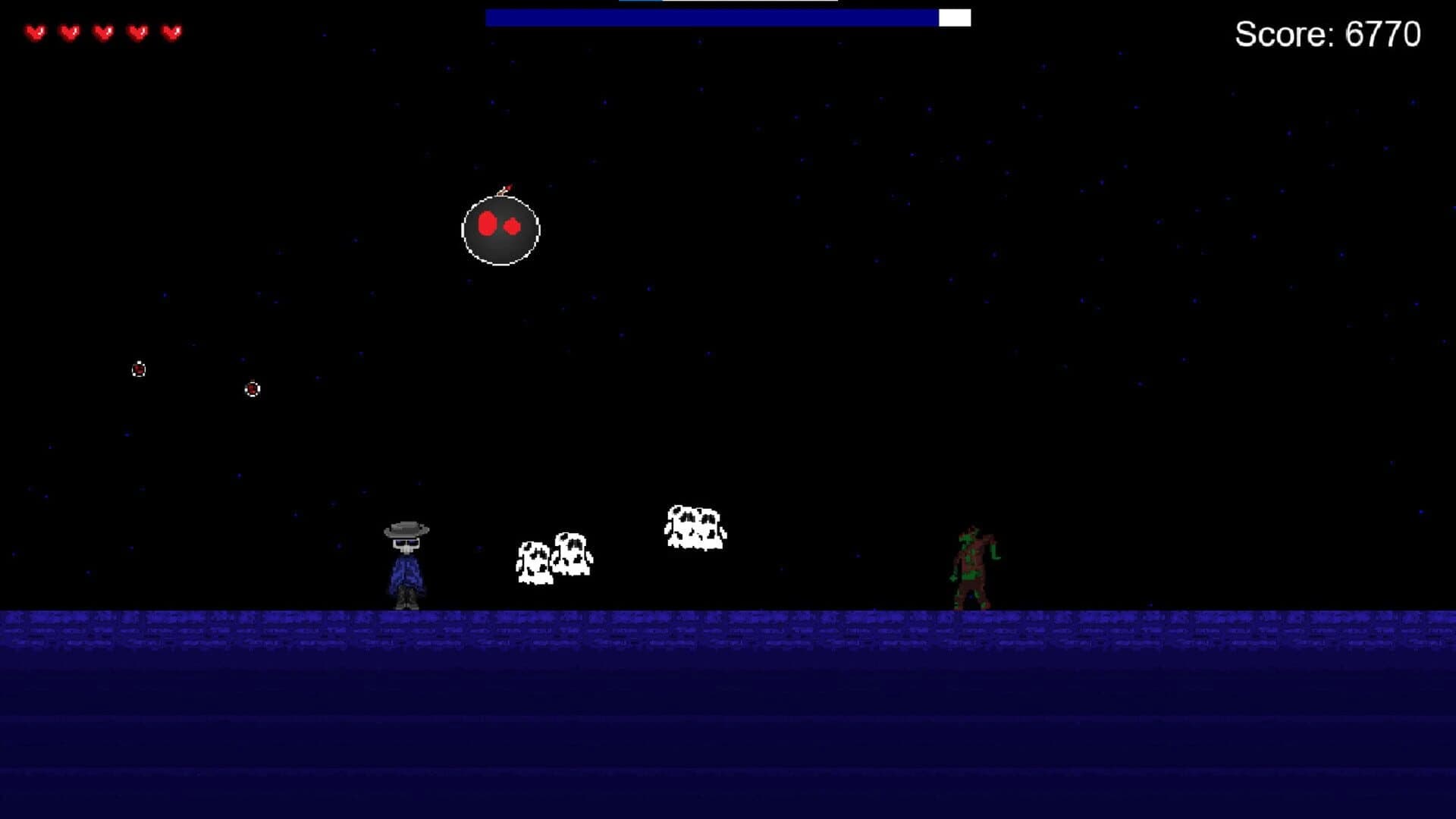This screenshot has height=819, width=1456.
Task: Select the second projectile orb
Action: click(252, 389)
